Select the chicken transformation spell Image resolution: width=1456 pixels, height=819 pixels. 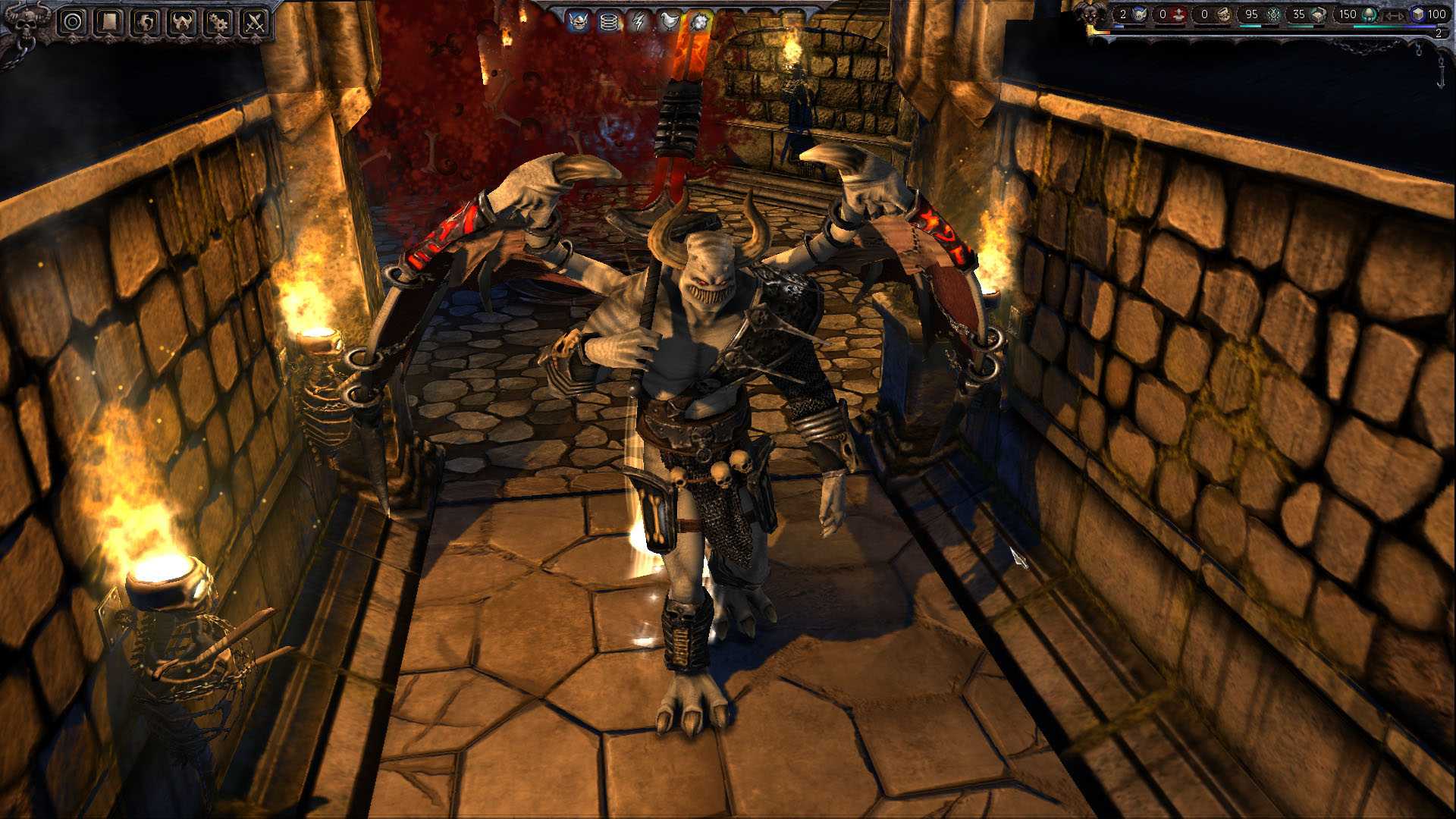pos(669,21)
